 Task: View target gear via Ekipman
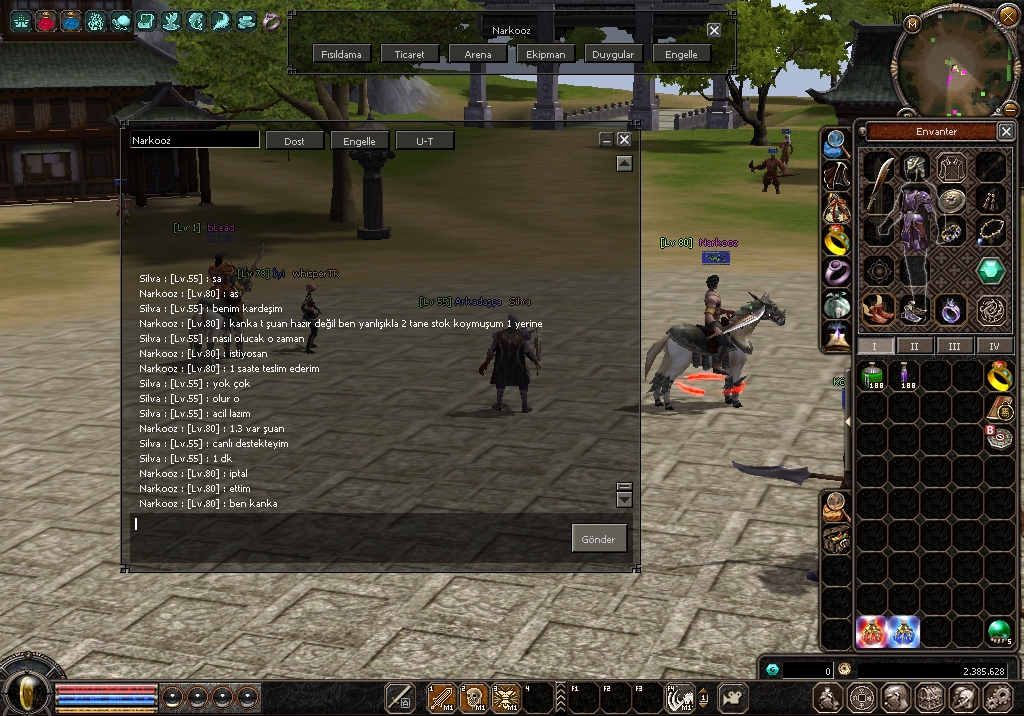tap(546, 54)
